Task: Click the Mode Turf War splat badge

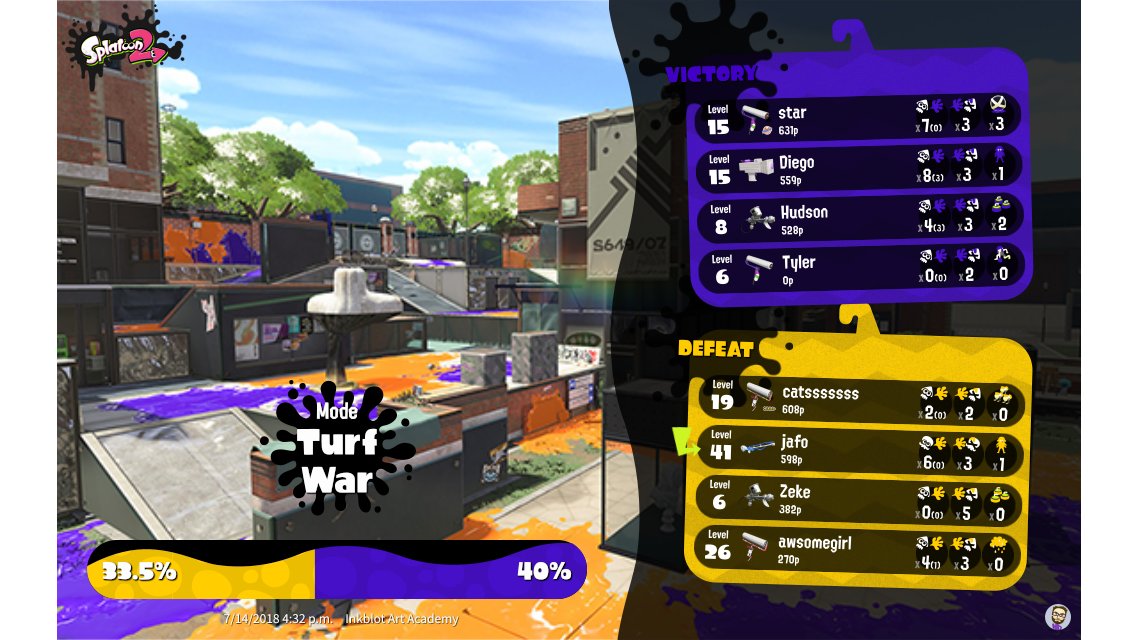Action: click(x=337, y=447)
